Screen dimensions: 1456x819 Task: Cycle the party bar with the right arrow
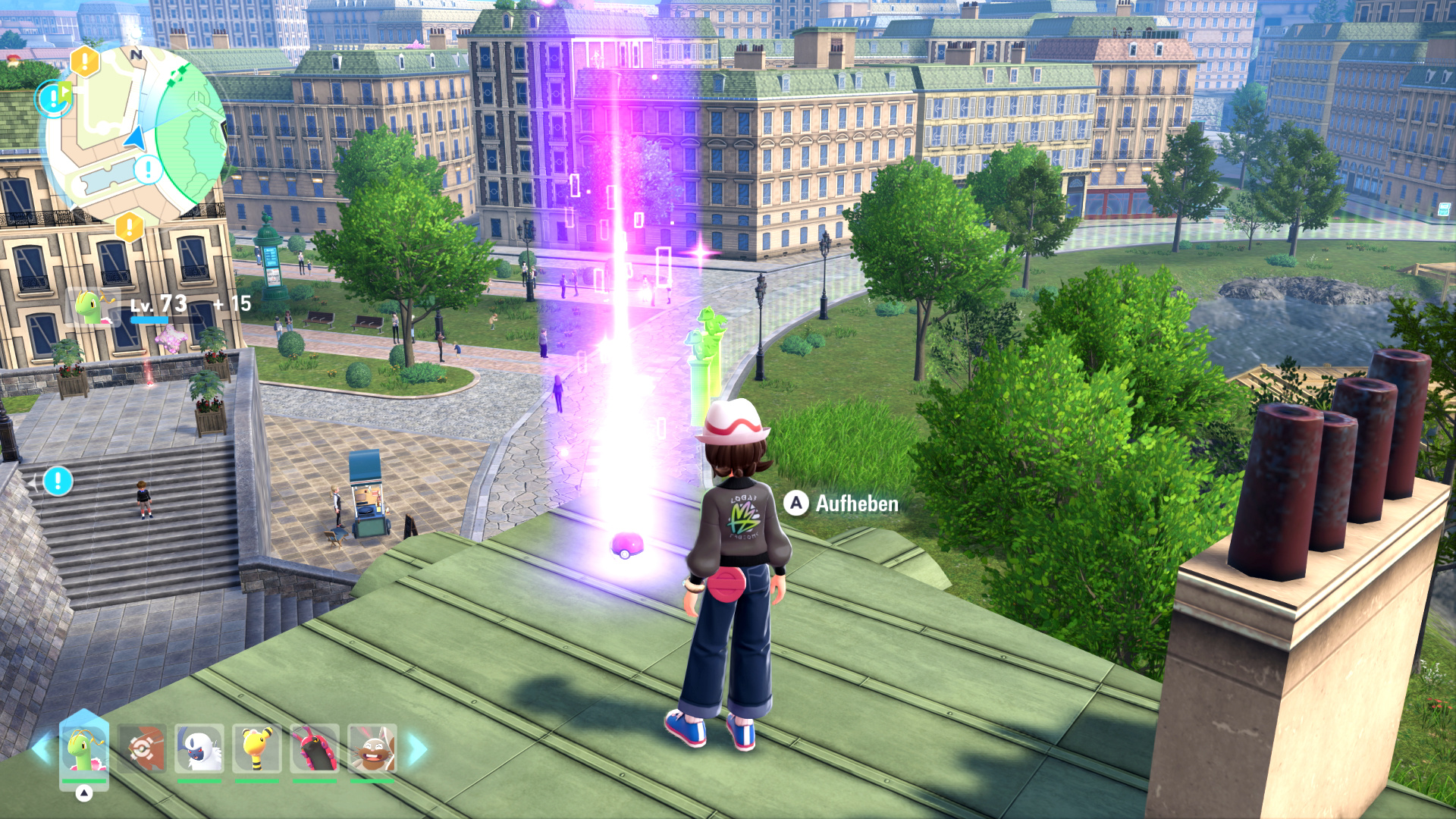click(418, 749)
